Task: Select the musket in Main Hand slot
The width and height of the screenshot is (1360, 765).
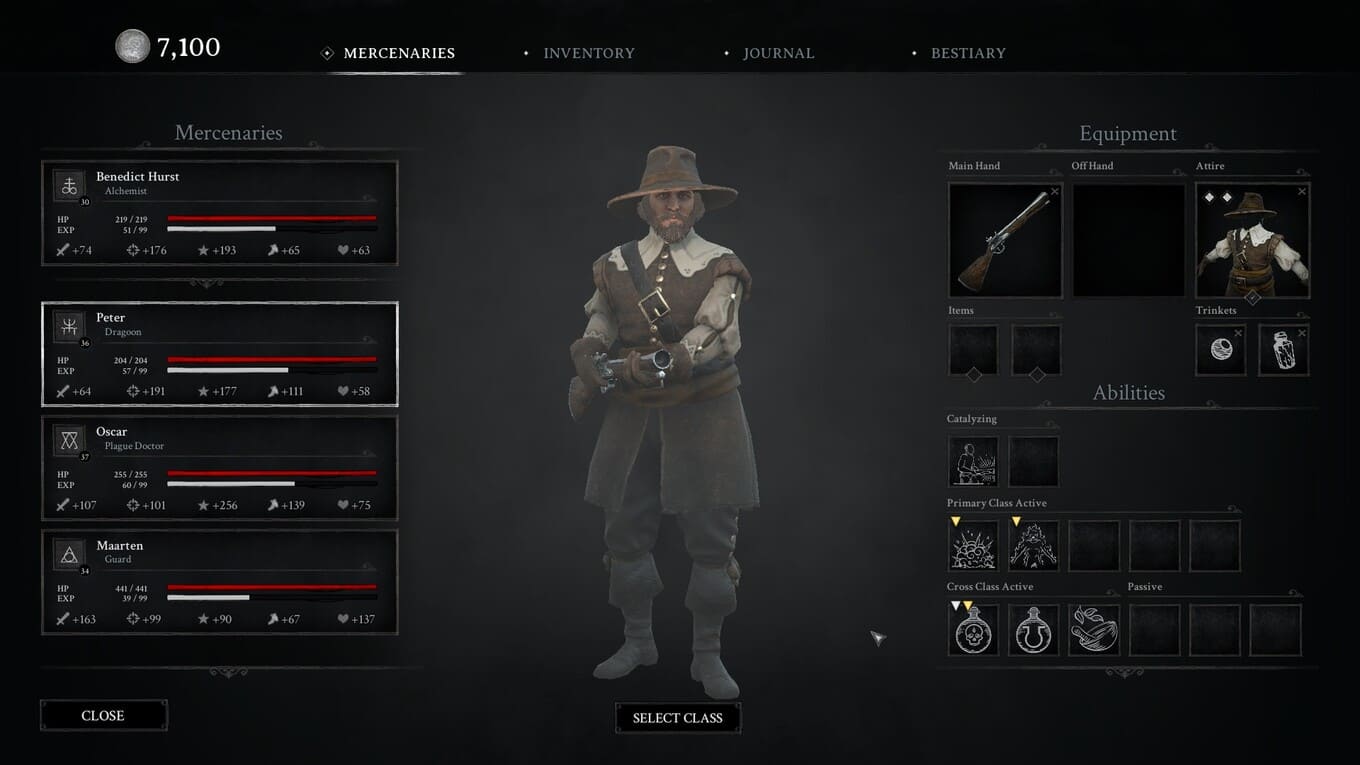Action: (1004, 241)
